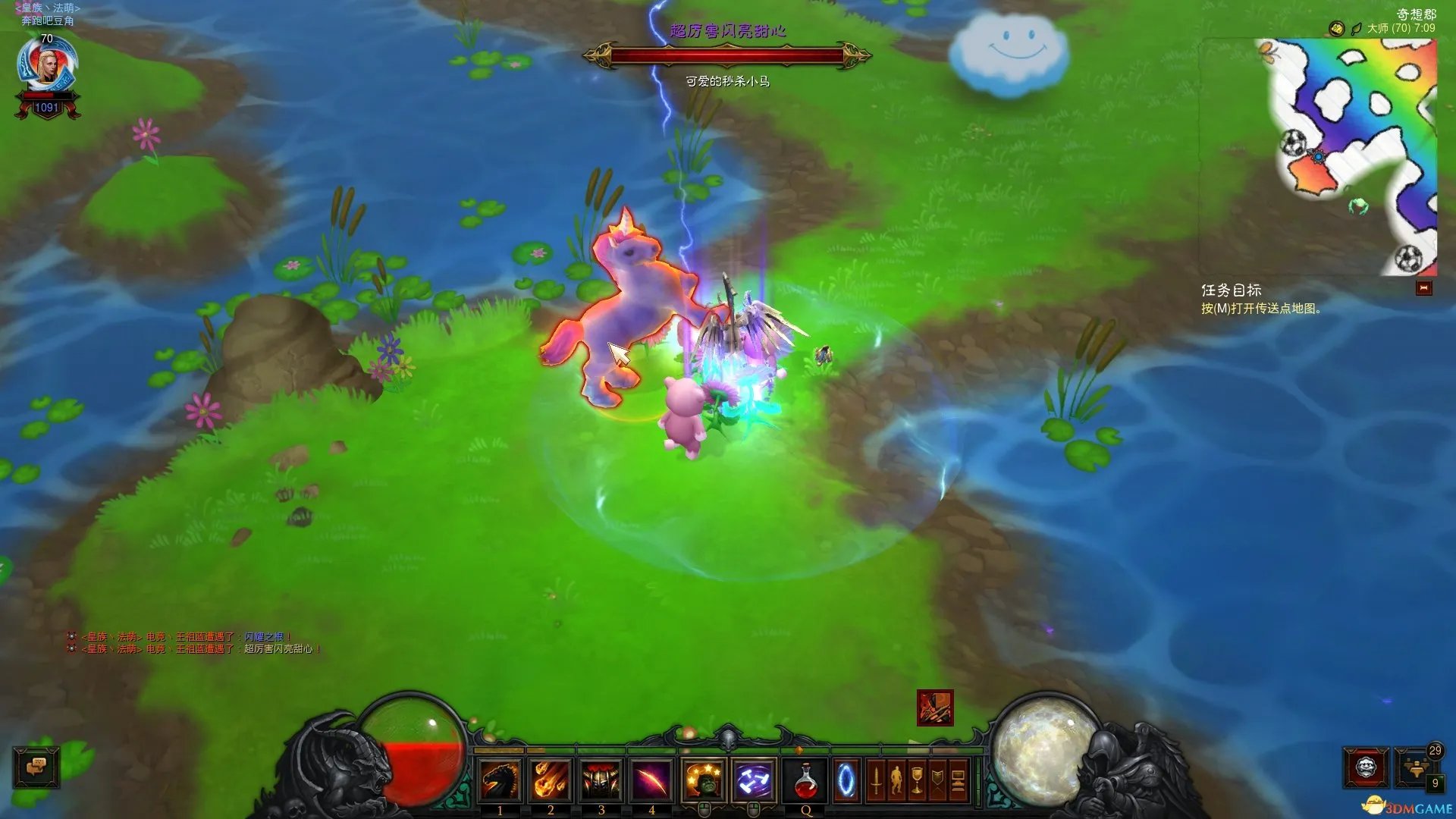Collapse the quest objective tracker
Viewport: 1456px width, 819px height.
(x=1423, y=288)
